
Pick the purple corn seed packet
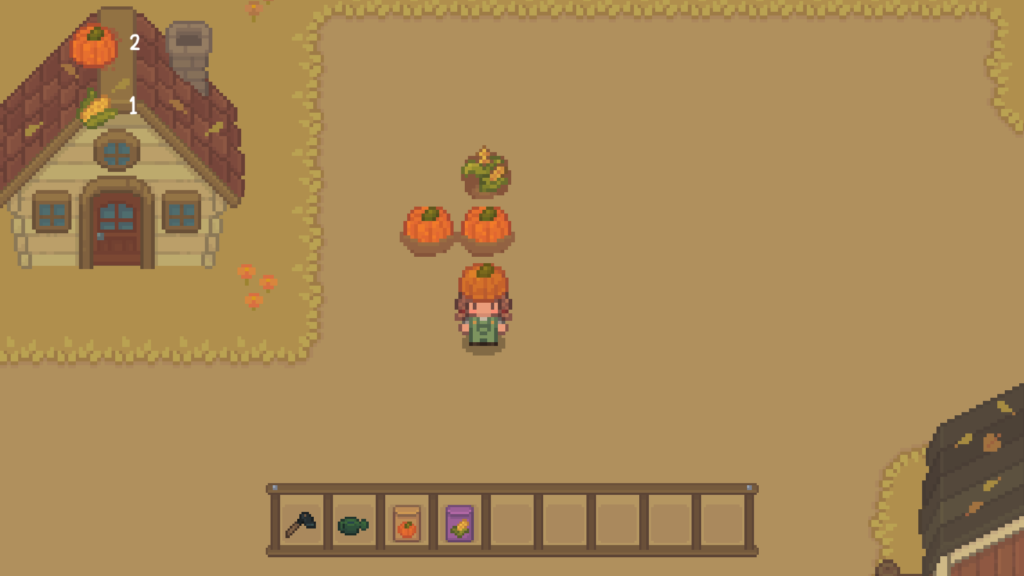[x=459, y=523]
